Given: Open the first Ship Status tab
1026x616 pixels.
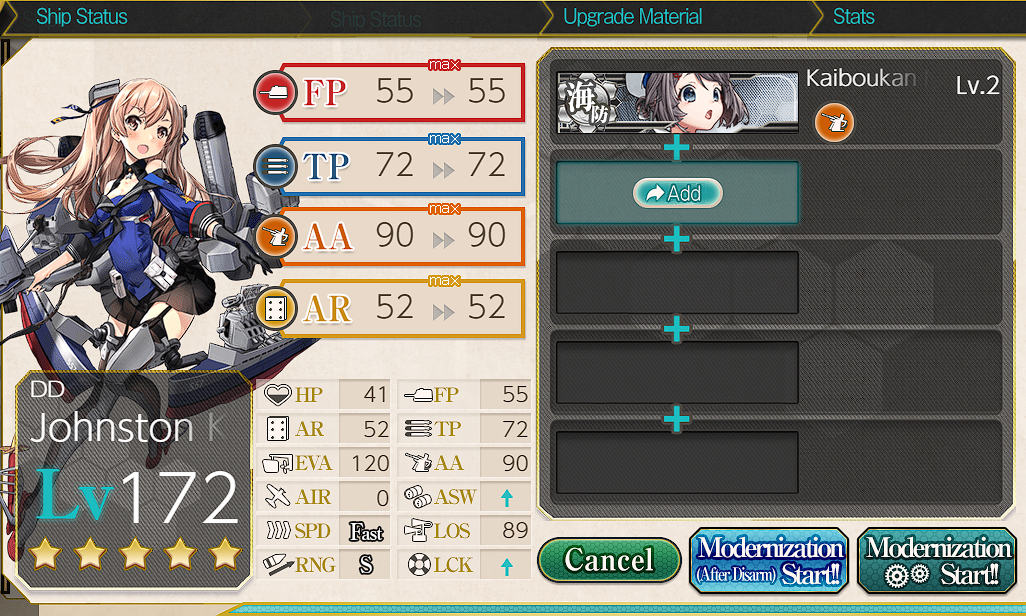Looking at the screenshot, I should (81, 17).
